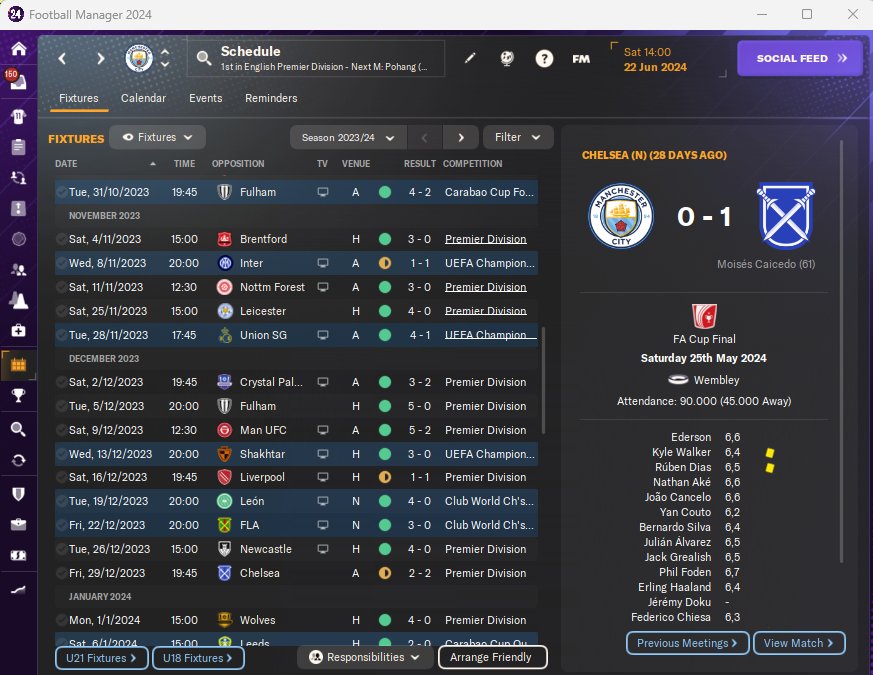Open the help question mark icon
The image size is (873, 675).
coord(544,58)
